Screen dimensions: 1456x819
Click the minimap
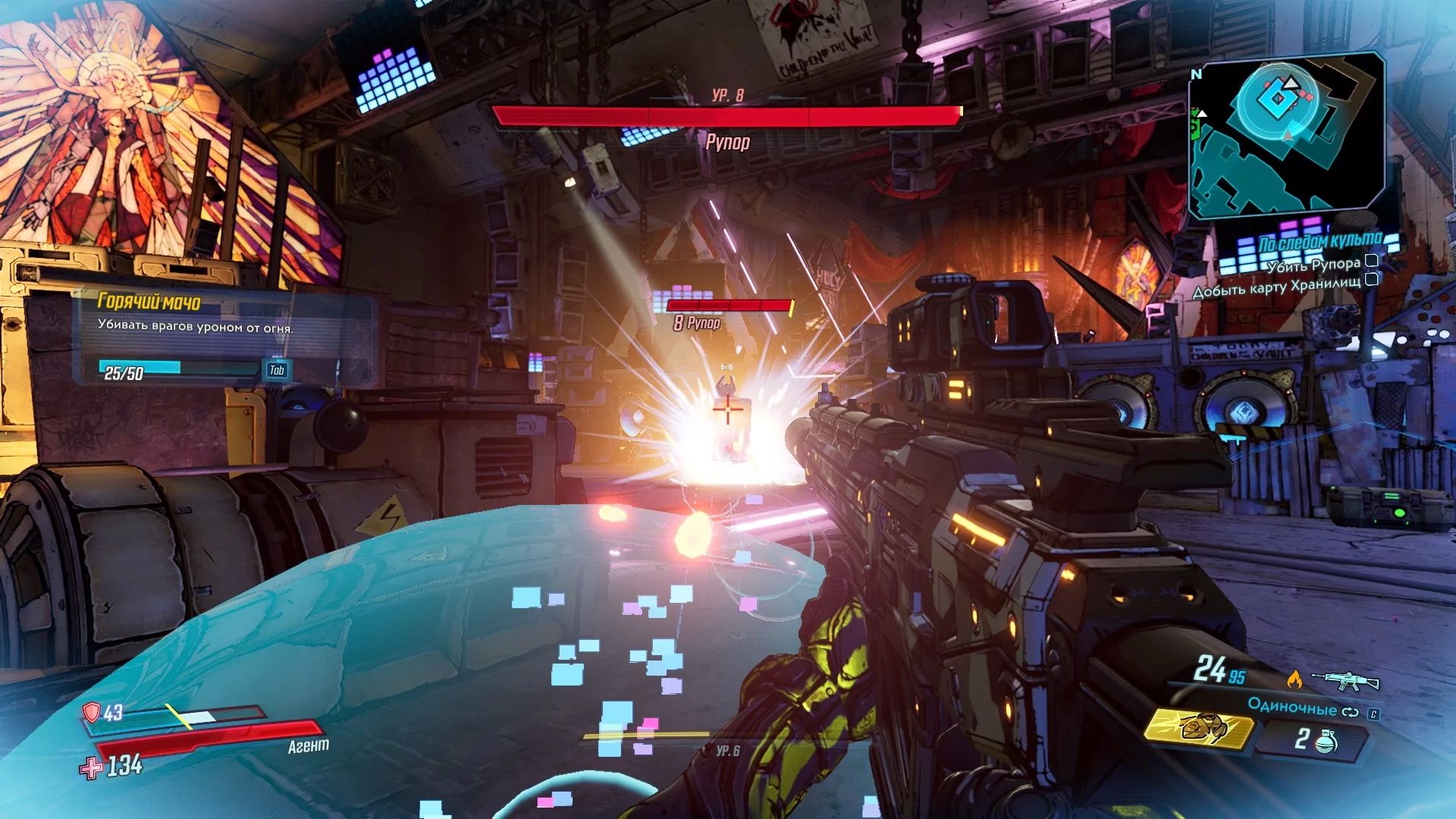1286,135
